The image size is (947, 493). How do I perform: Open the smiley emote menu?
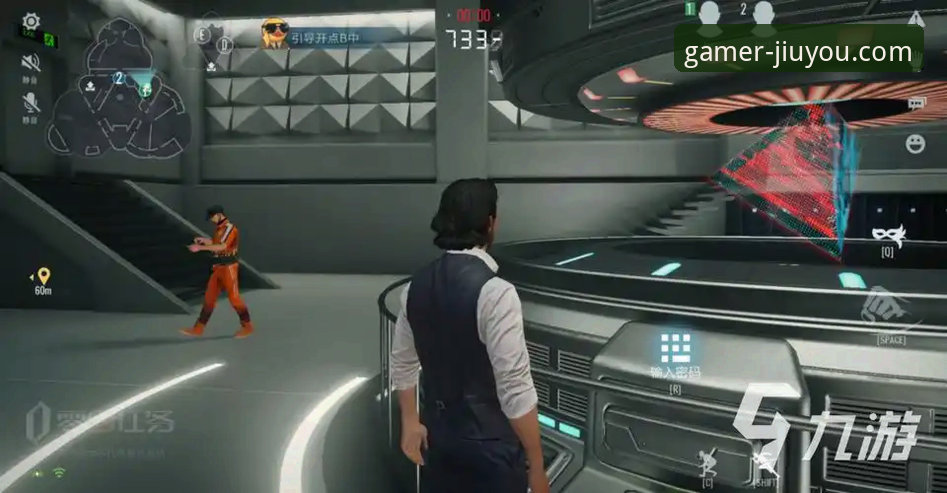(915, 143)
